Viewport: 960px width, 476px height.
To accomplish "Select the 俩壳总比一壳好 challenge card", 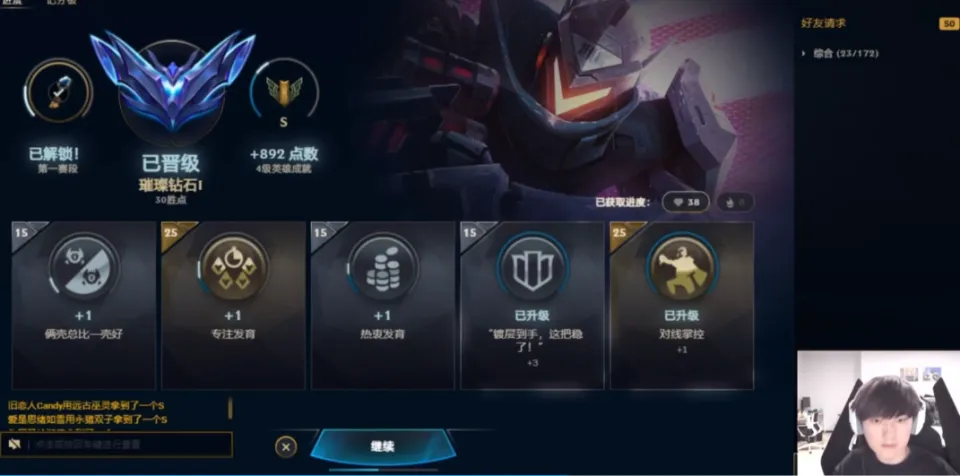I will [83, 305].
